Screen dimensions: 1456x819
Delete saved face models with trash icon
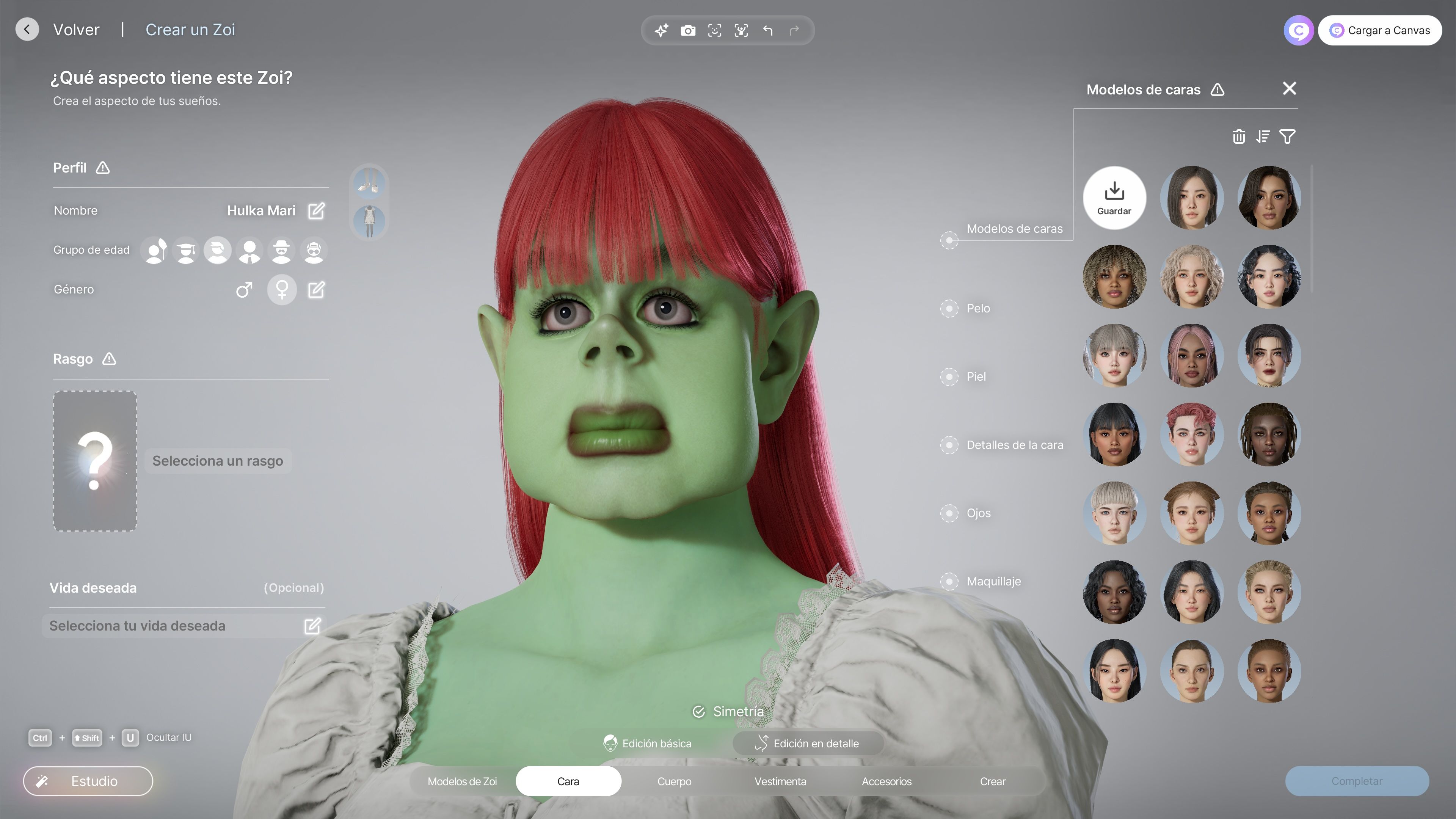click(x=1239, y=136)
